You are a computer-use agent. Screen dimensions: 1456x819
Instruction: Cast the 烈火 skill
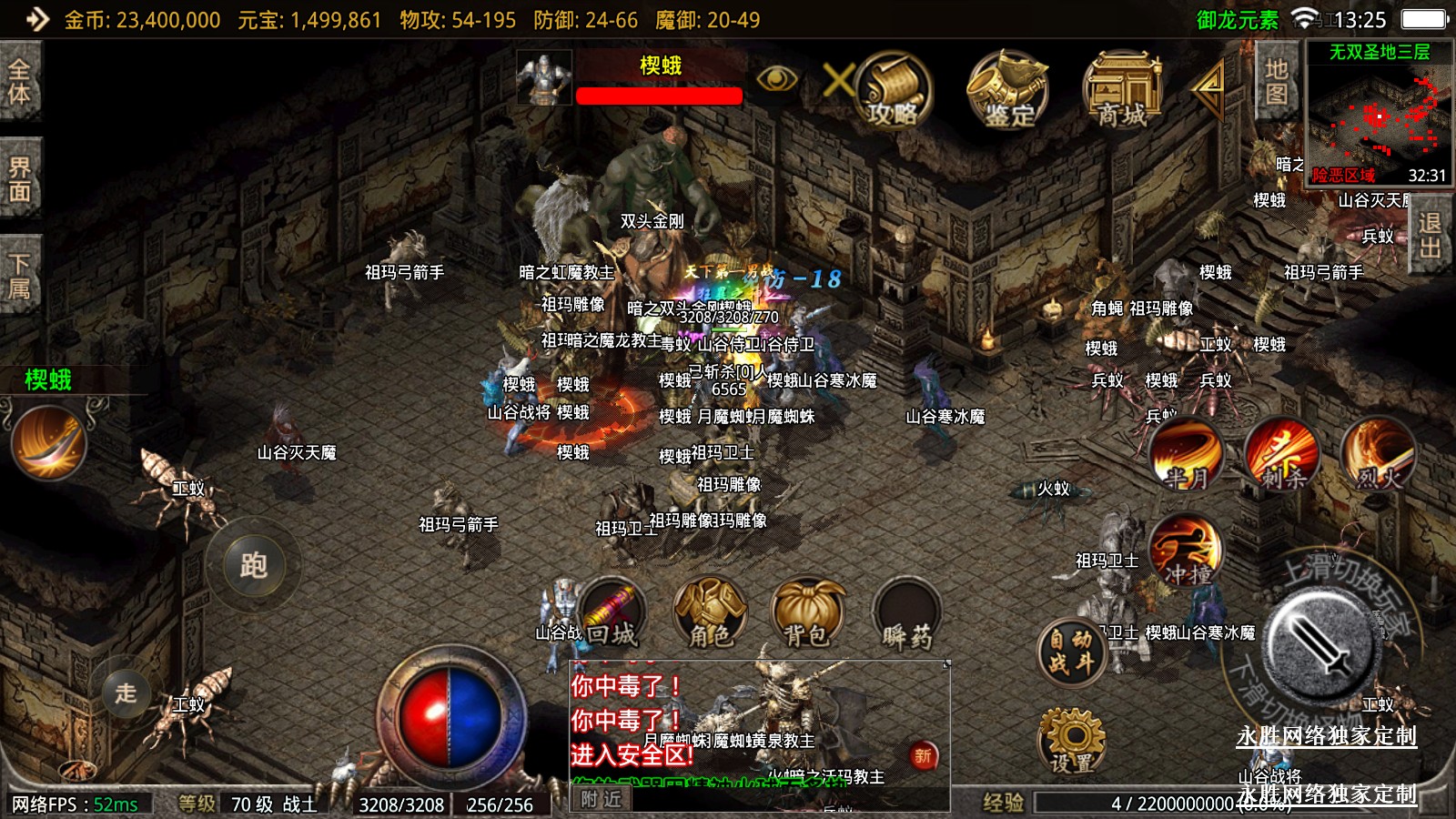(1379, 453)
